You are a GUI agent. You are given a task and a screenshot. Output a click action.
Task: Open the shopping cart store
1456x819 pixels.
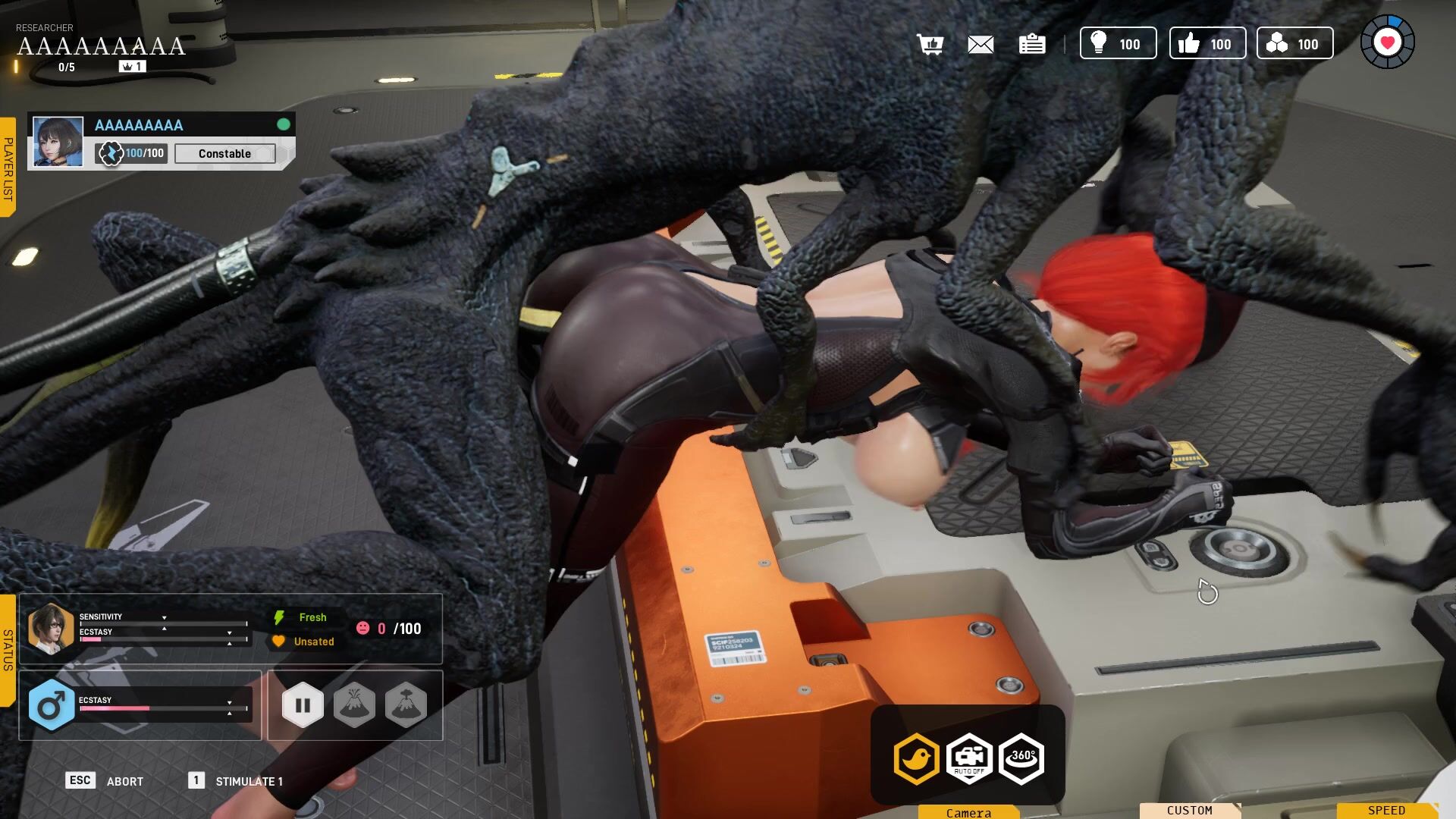pos(930,44)
